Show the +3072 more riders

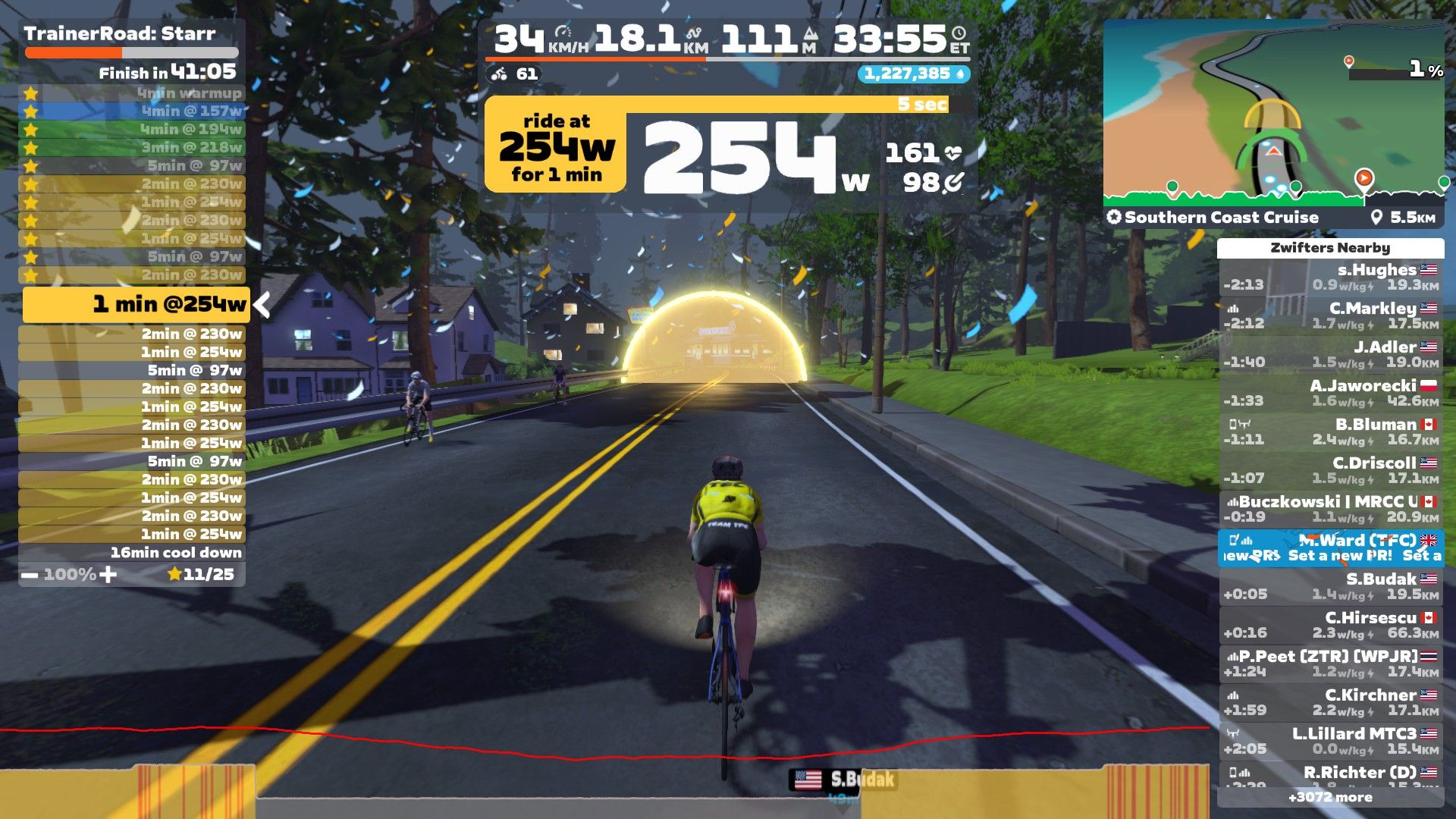tap(1330, 797)
